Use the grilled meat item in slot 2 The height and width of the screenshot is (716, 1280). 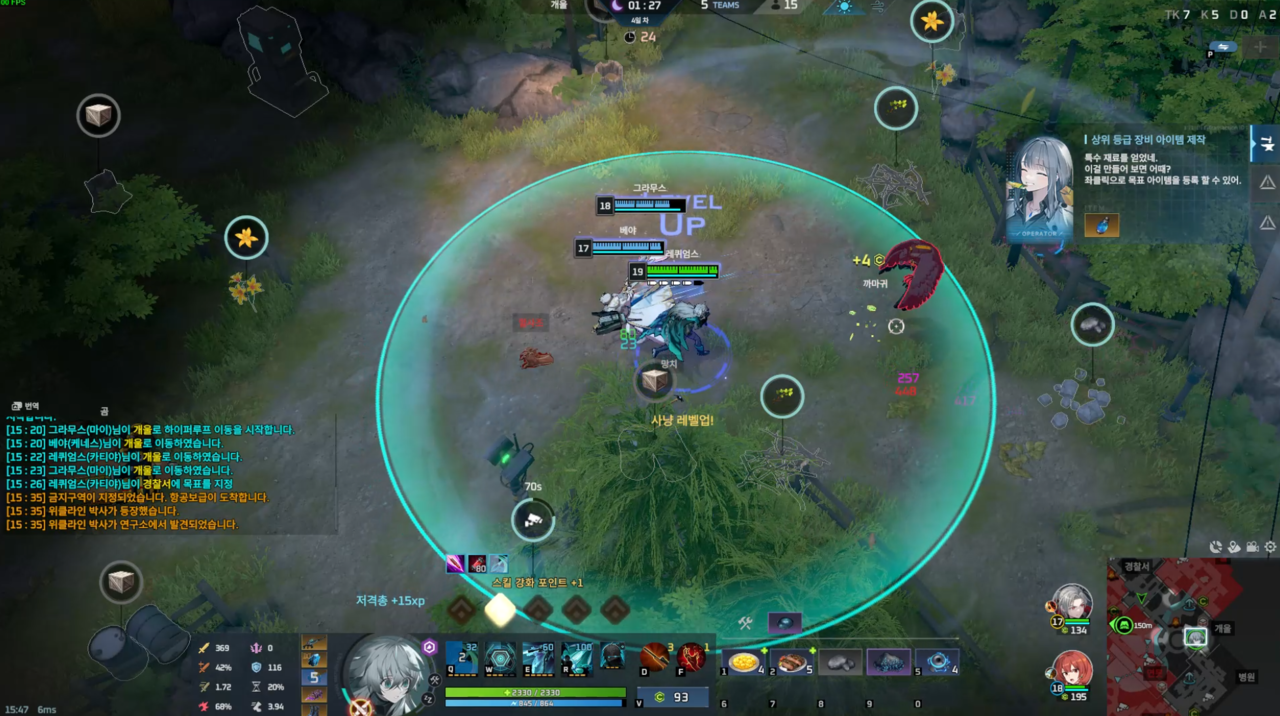793,662
